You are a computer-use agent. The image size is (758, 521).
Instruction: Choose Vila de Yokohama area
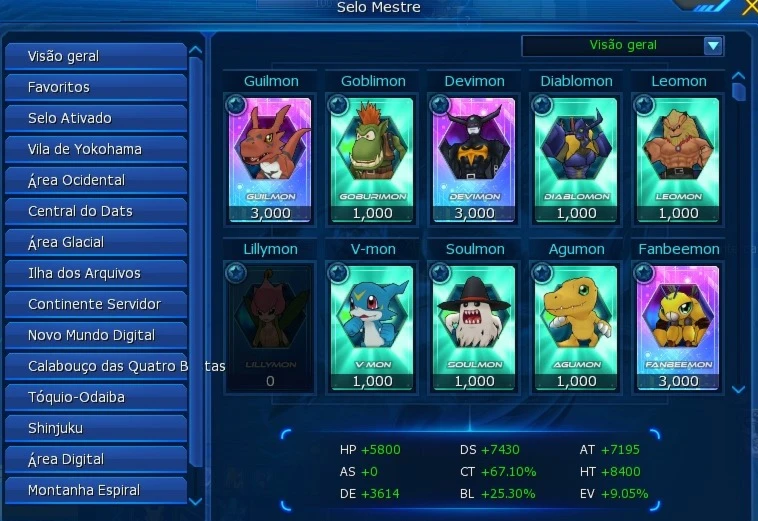pos(95,149)
